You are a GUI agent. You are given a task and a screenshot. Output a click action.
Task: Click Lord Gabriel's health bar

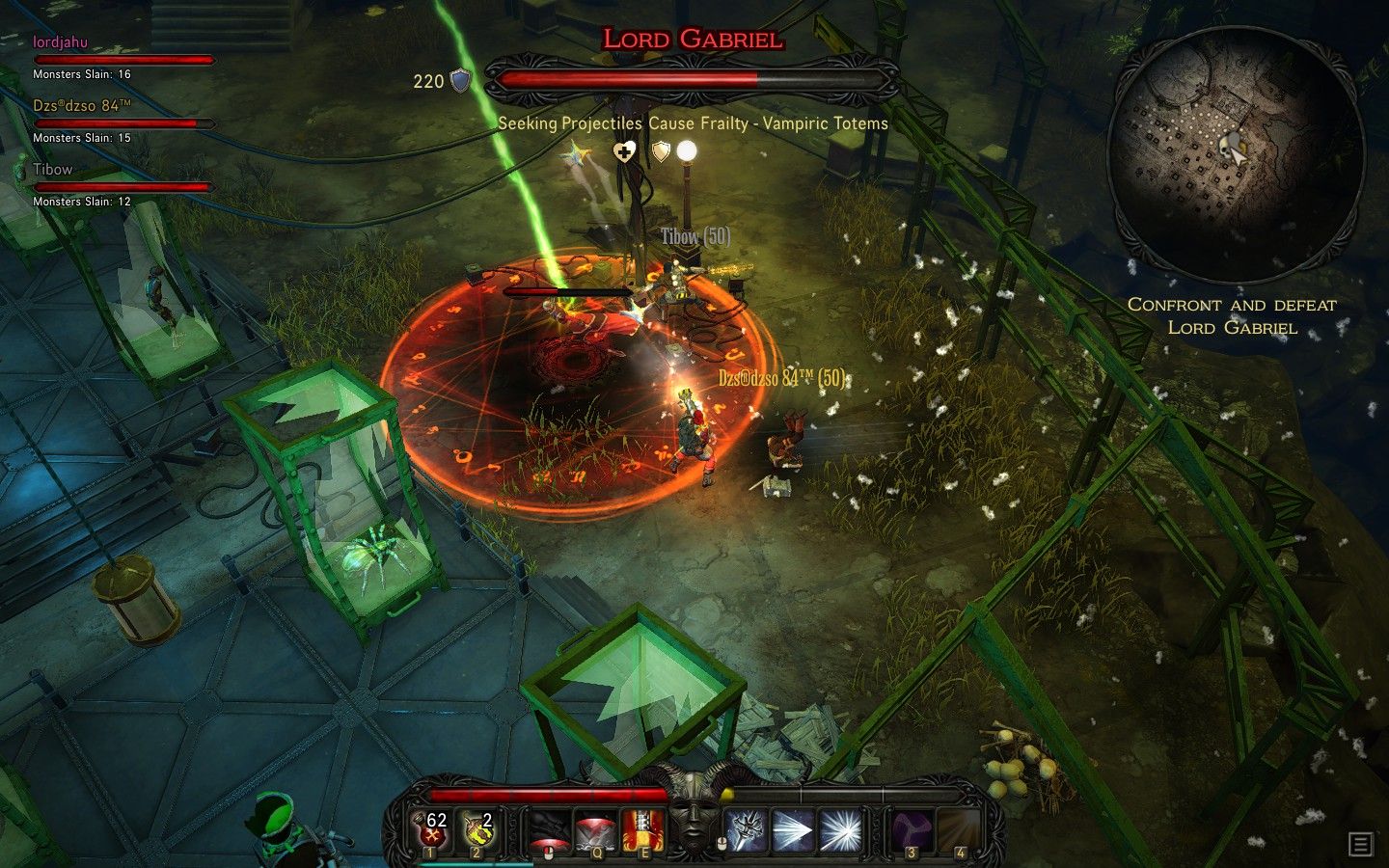(687, 70)
